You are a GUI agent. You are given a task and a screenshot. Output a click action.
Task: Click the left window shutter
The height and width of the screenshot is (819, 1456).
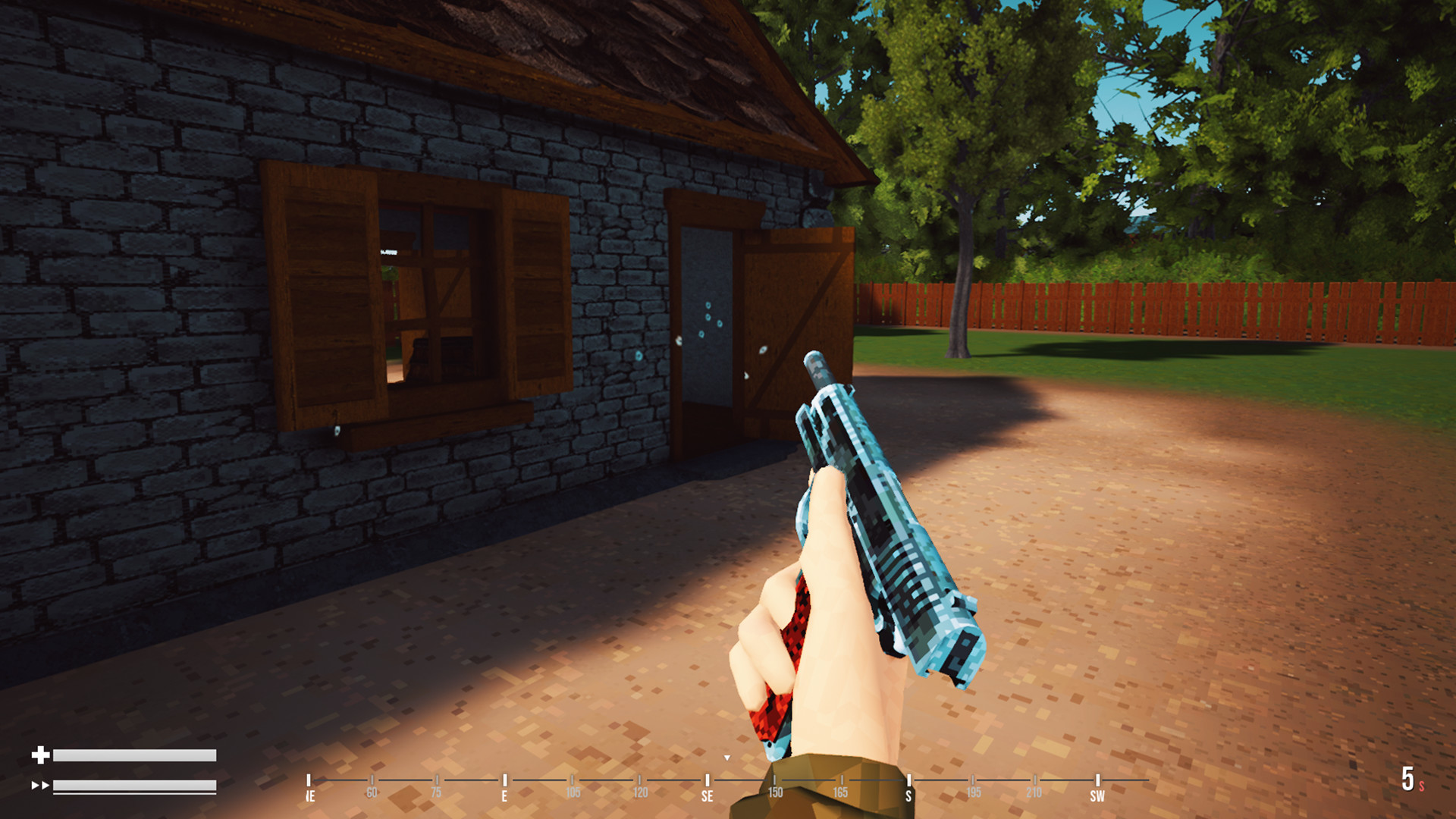[x=318, y=296]
